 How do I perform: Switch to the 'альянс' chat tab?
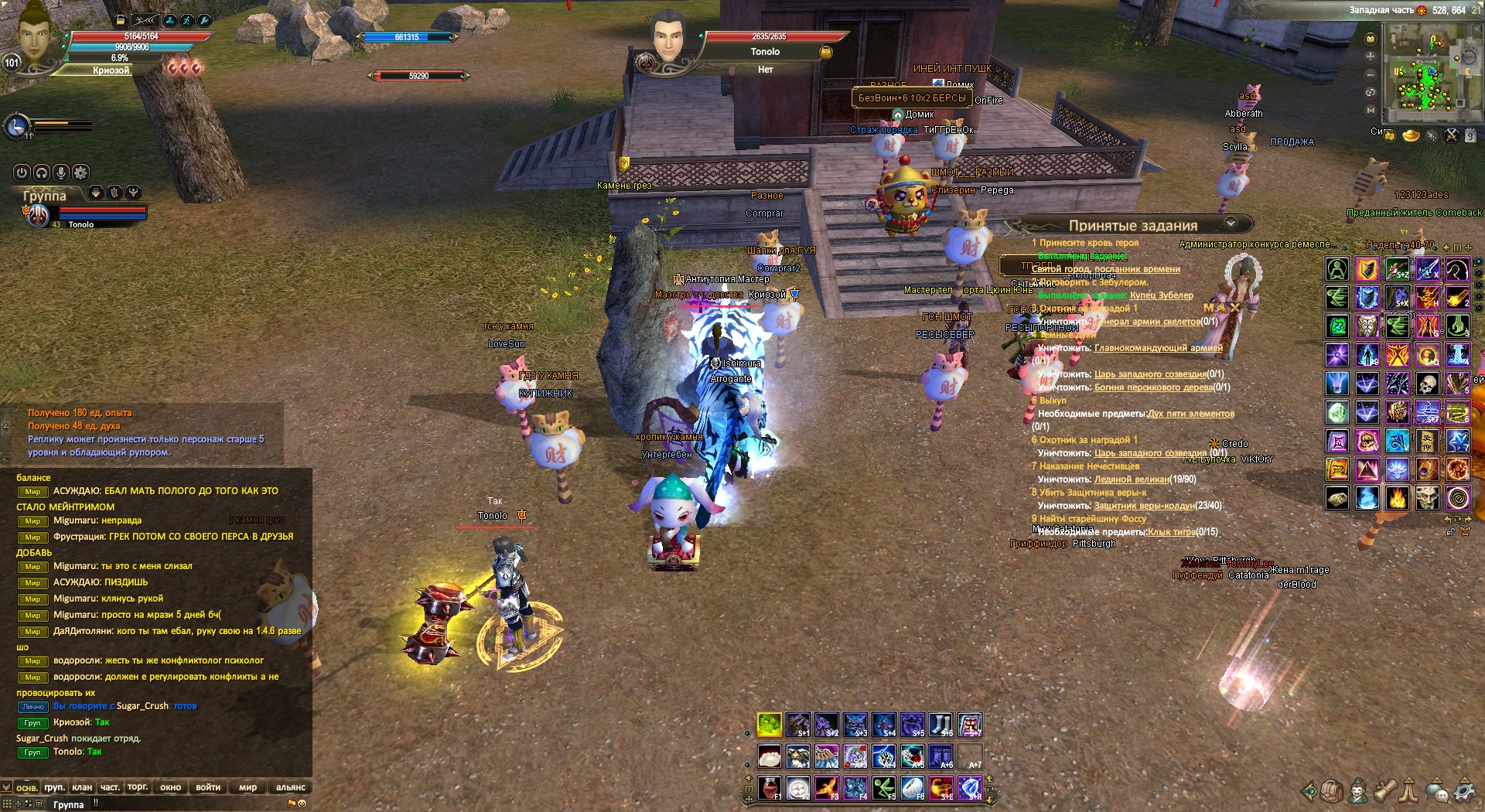(291, 787)
